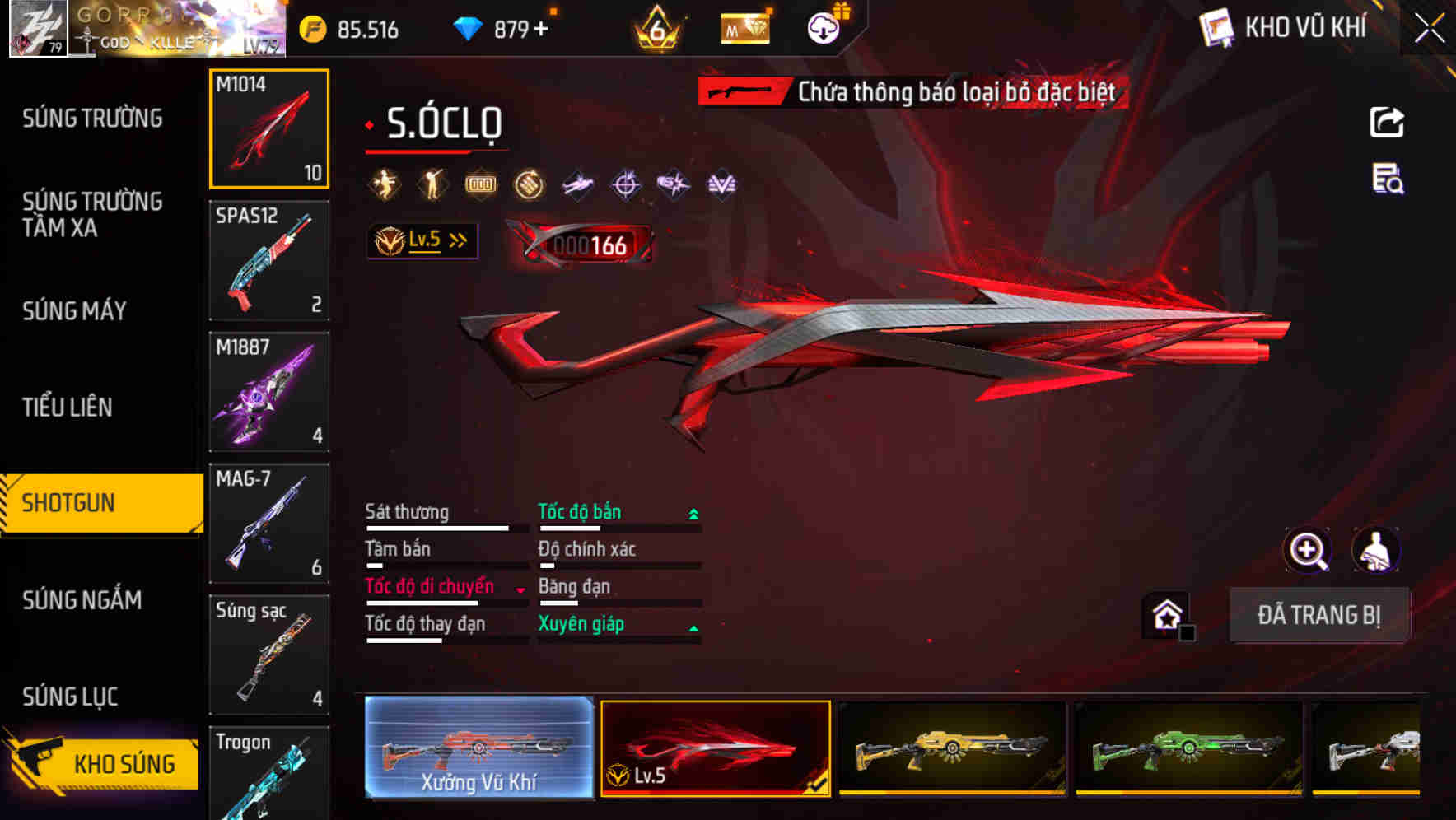Open the home/lobby icon near Đã Trang Bị

click(x=1167, y=614)
